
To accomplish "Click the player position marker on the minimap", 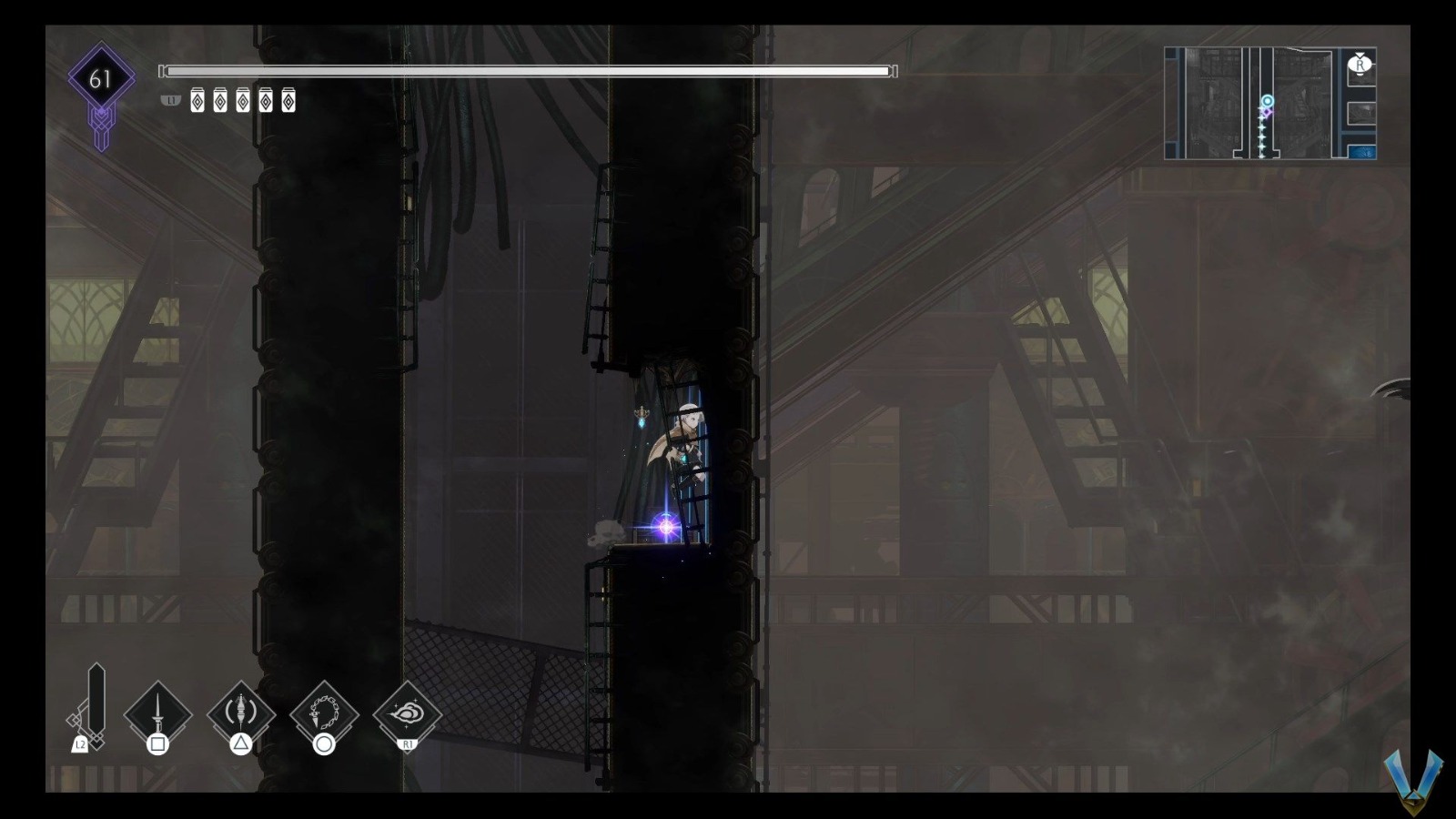I will click(x=1266, y=101).
